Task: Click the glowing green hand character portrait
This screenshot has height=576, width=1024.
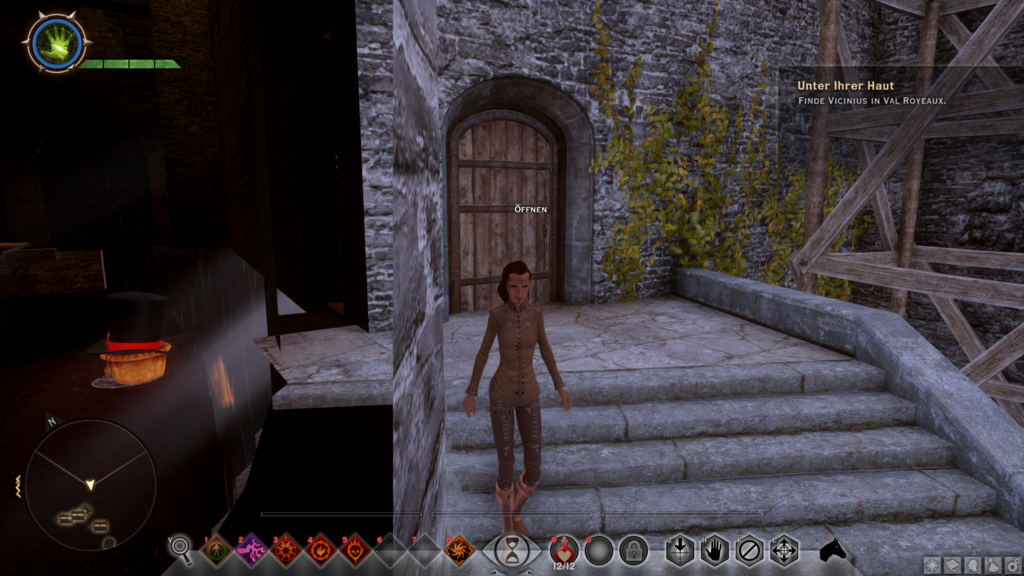Action: 55,42
